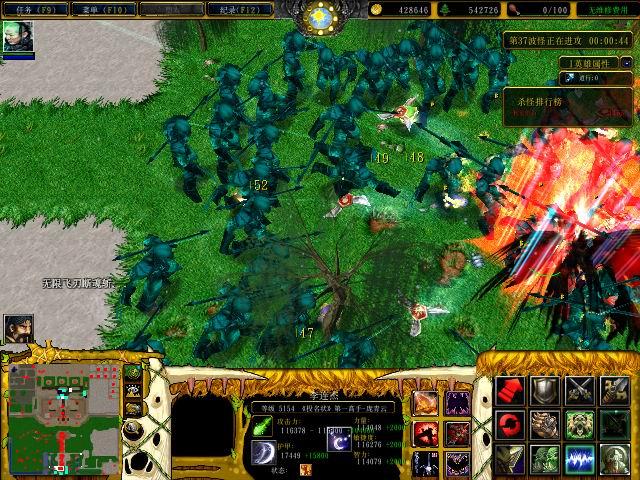Choose the Attack crossed swords command
Viewport: 640px width, 480px height.
tap(580, 390)
